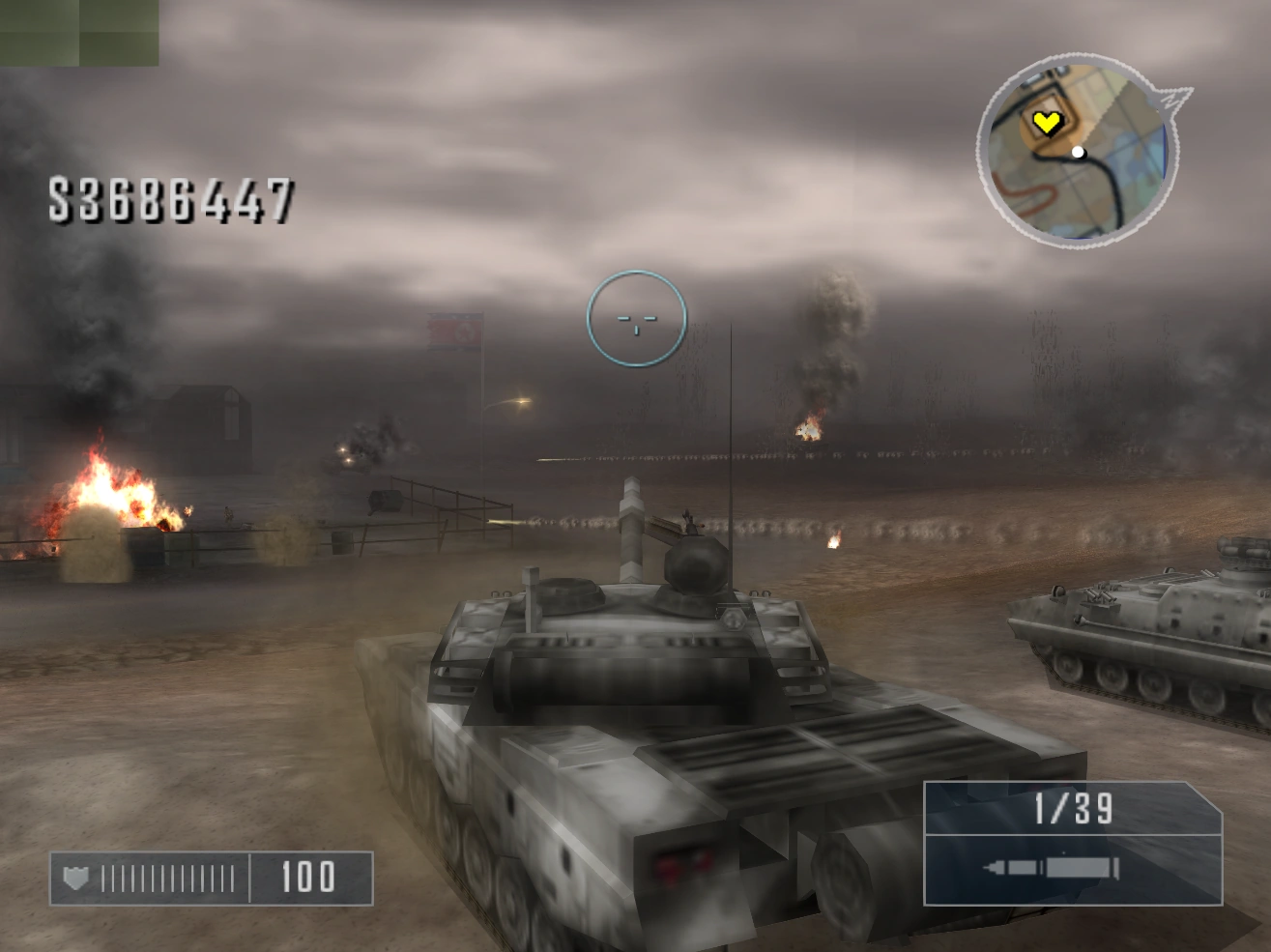
Task: Open the score display S3686447
Action: (169, 198)
